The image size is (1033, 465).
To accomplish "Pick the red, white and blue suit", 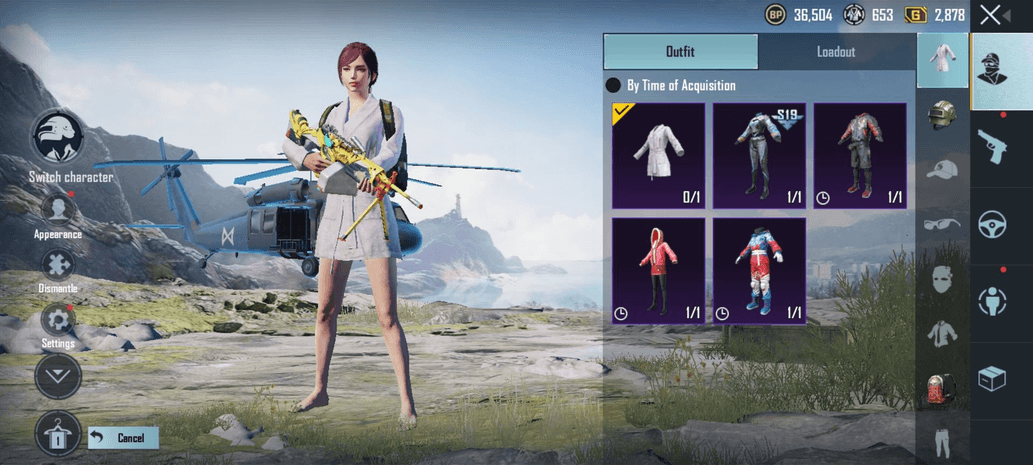I will click(759, 271).
